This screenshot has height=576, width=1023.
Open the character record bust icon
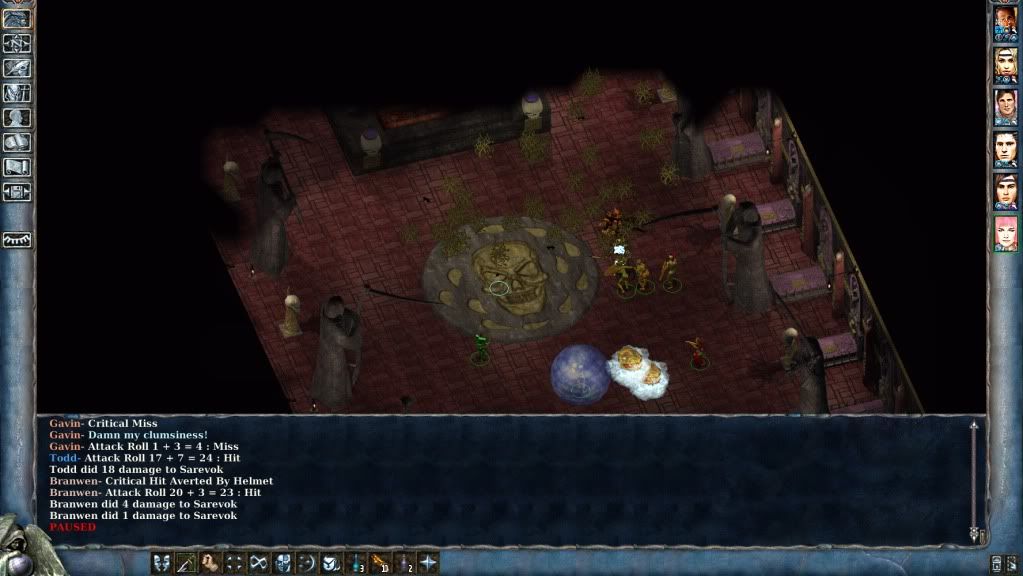pos(17,118)
